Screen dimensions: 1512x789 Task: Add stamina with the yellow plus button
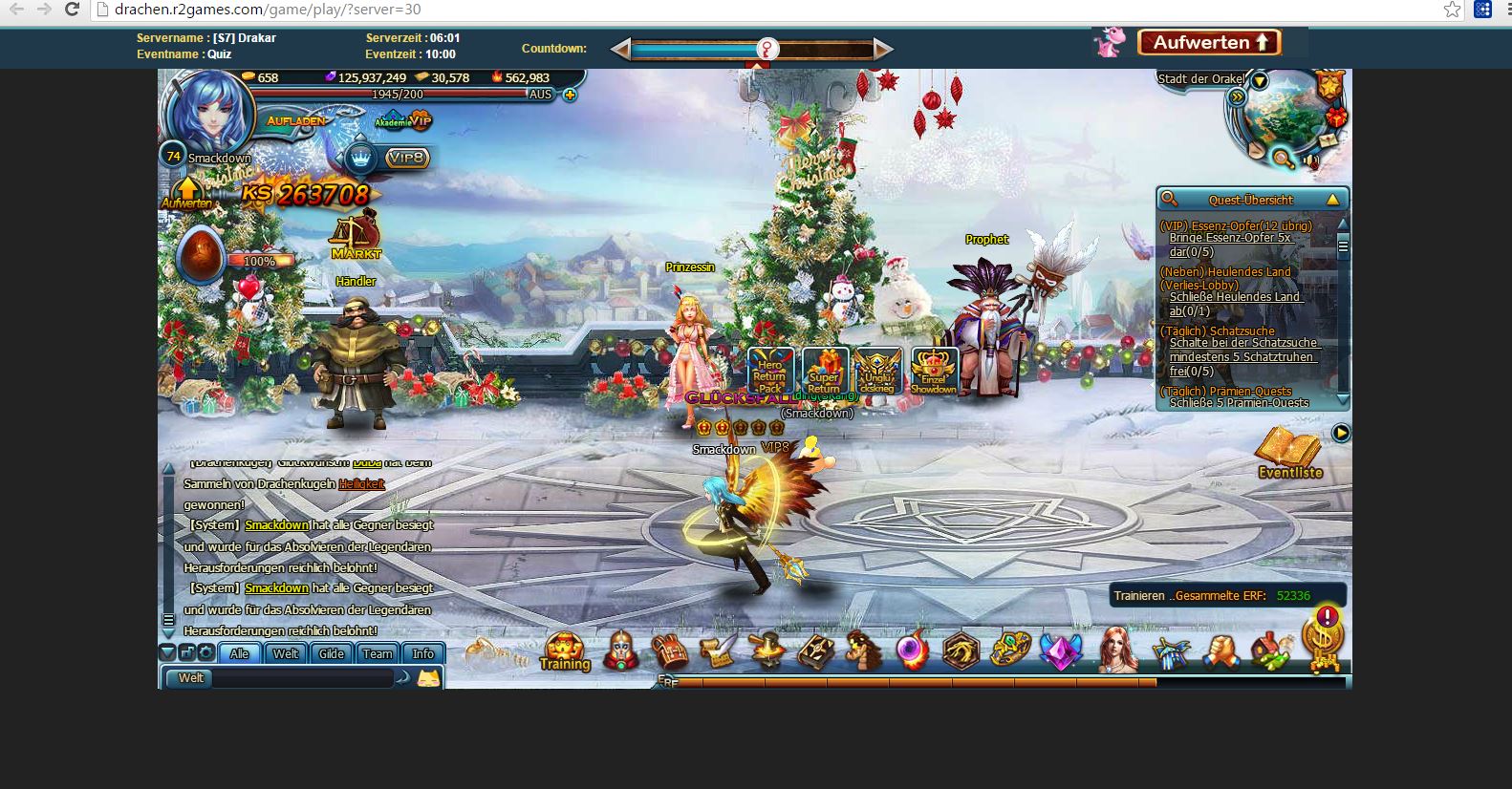(x=570, y=95)
